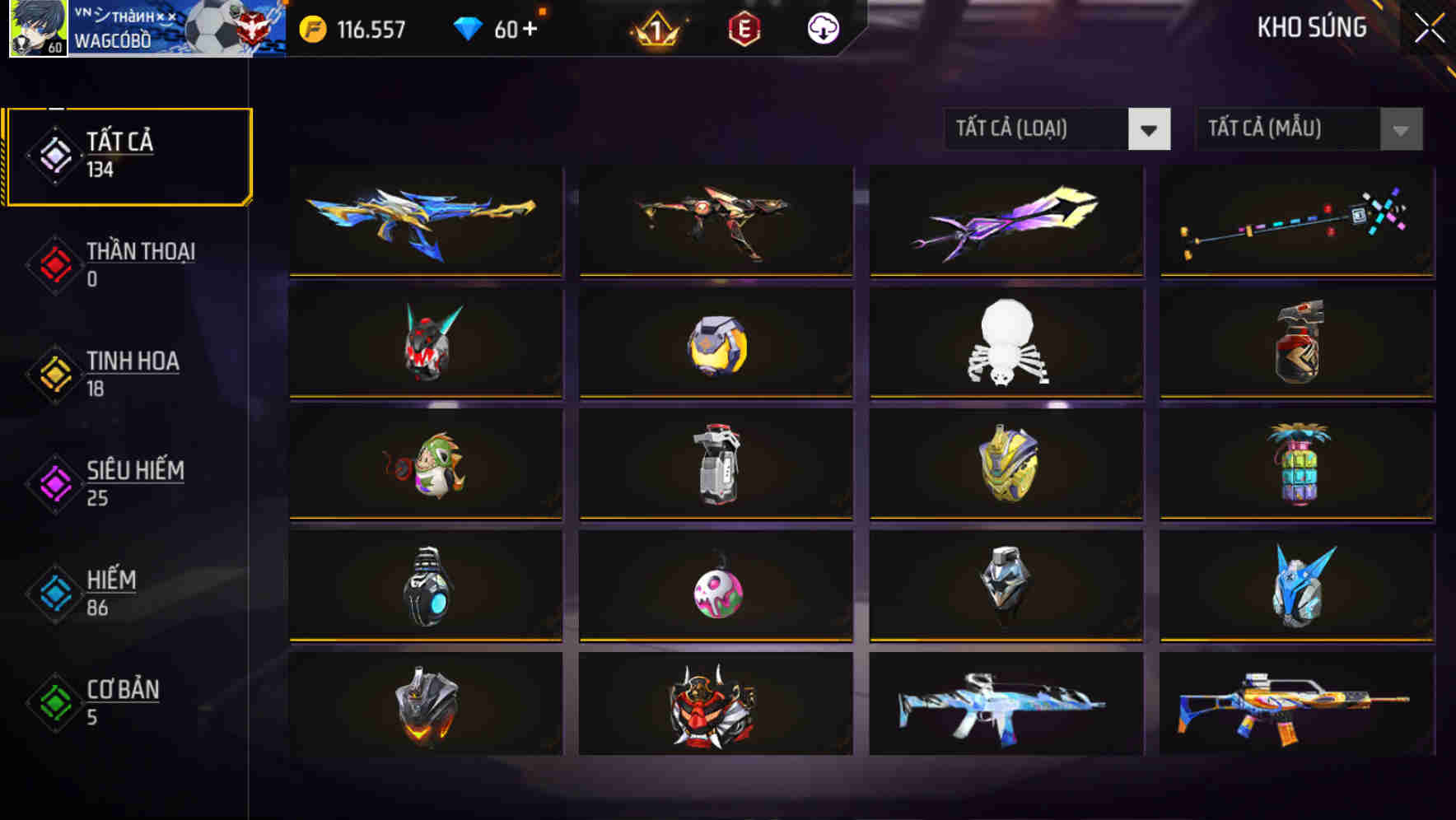This screenshot has height=820, width=1456.
Task: Expand the weapon type dropdown arrow
Action: [x=1150, y=129]
